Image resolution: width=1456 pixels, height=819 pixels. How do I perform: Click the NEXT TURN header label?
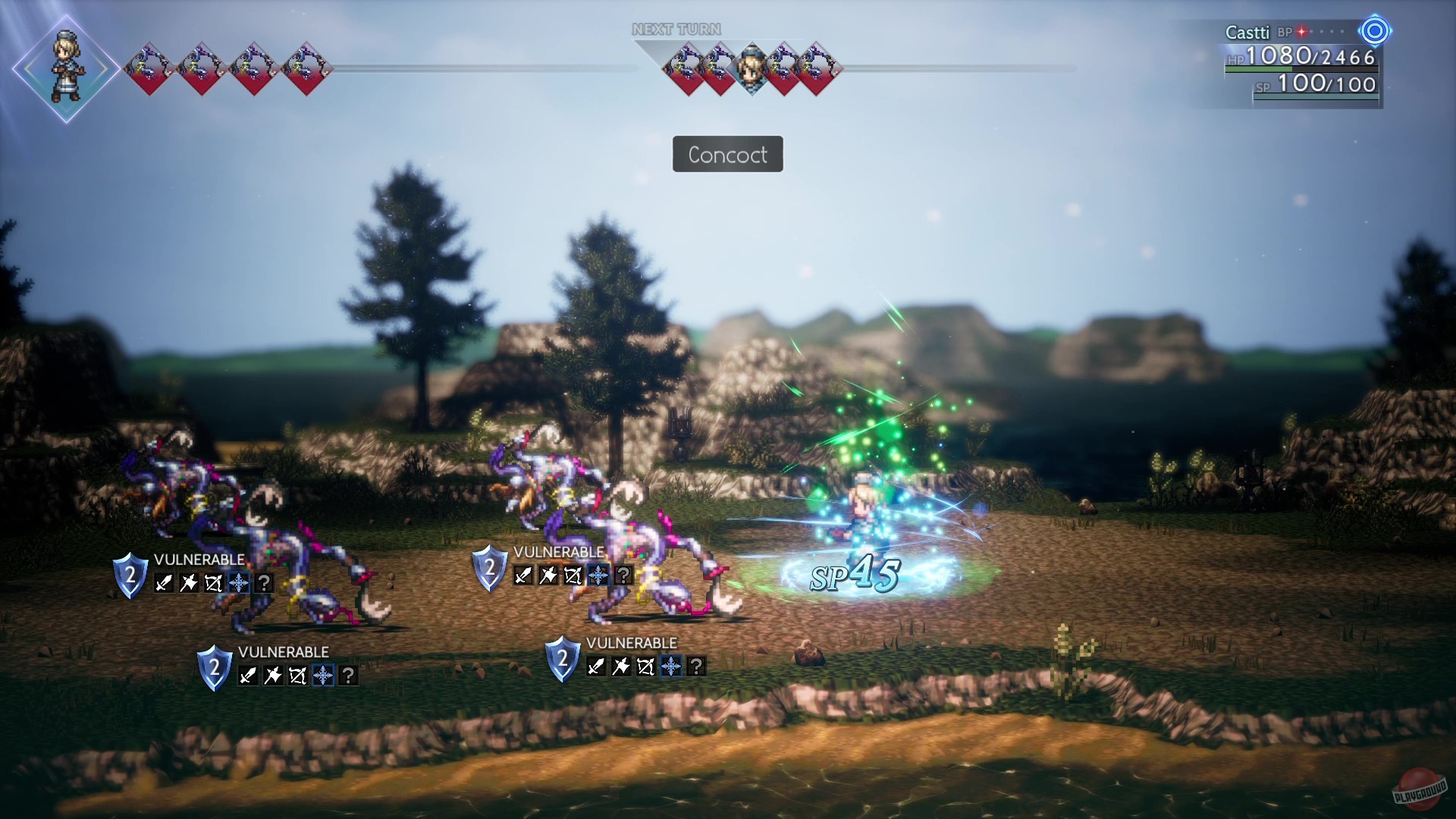coord(676,30)
